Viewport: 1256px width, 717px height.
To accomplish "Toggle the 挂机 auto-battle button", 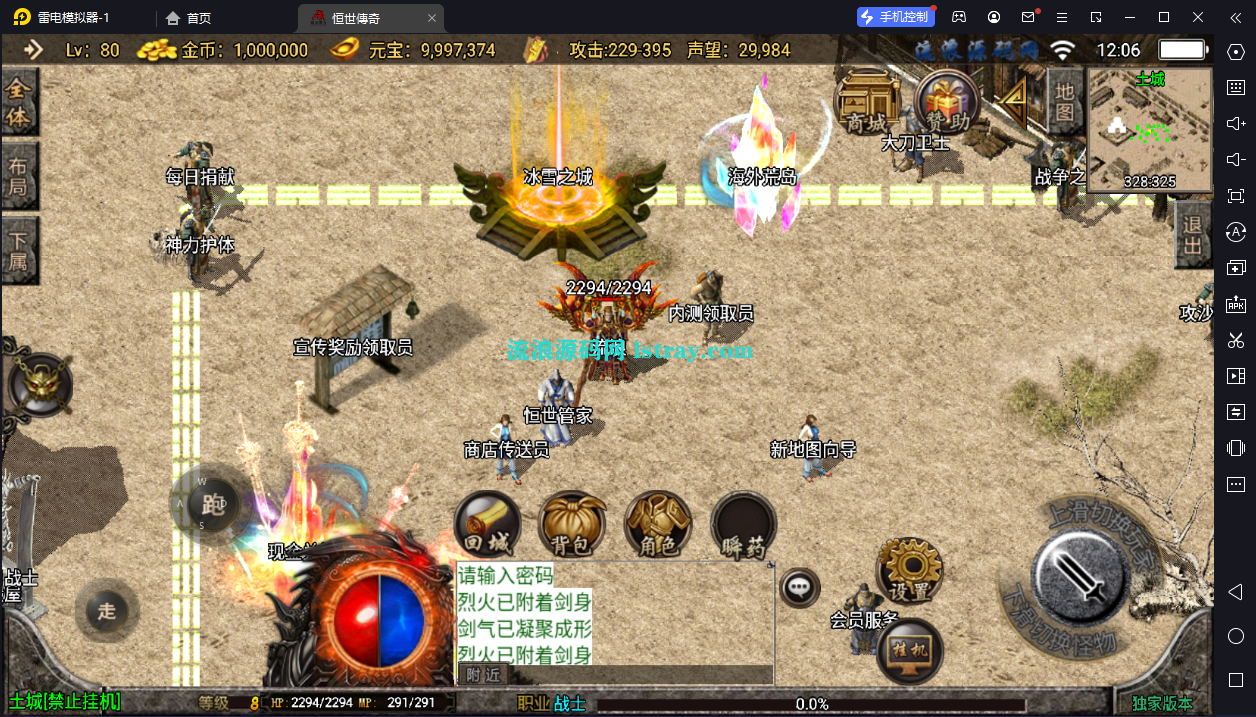I will pyautogui.click(x=909, y=651).
